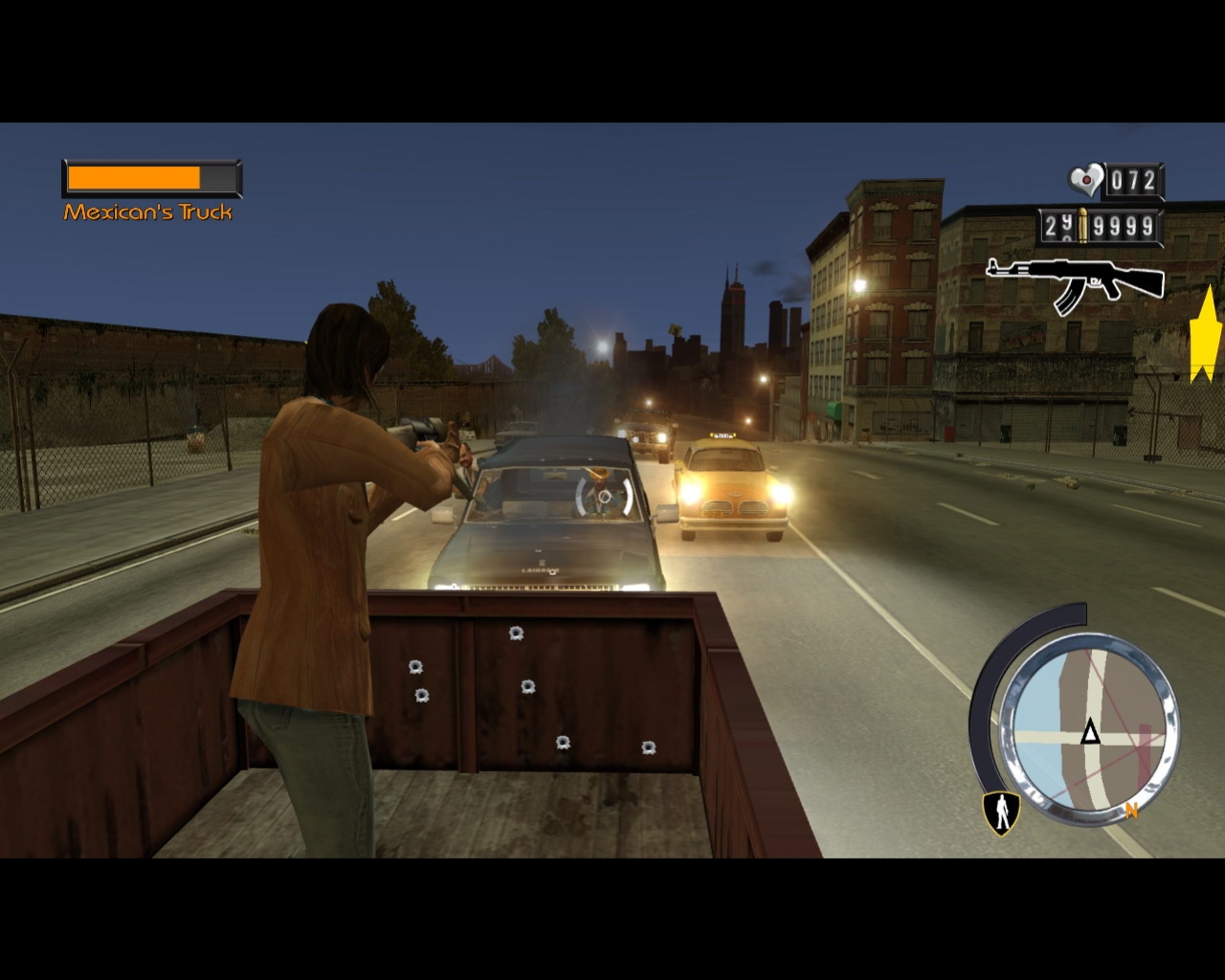Click the red diagonal route line on minimap
The image size is (1225, 980).
click(1115, 713)
